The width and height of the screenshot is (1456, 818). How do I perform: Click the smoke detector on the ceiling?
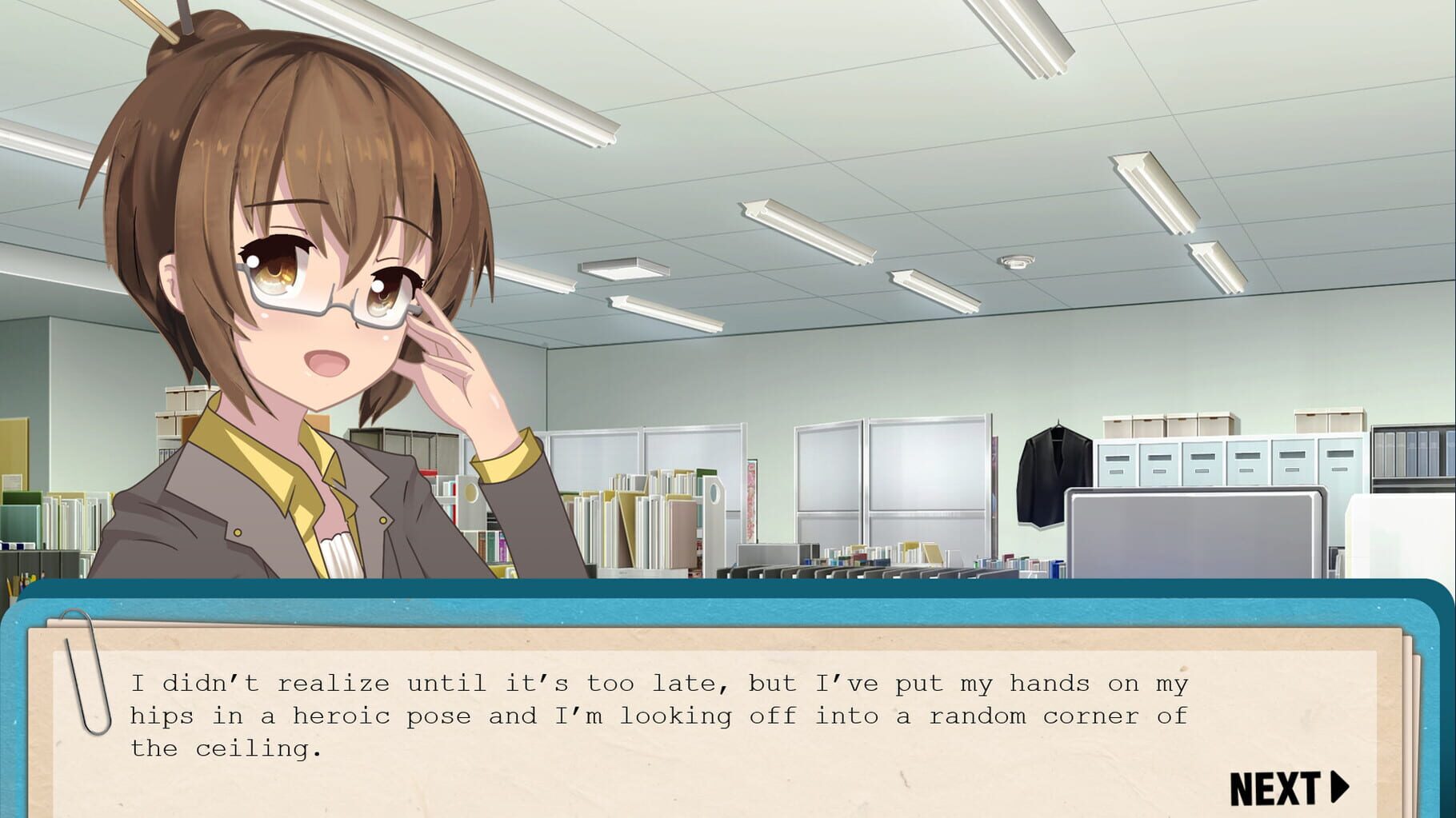point(1018,261)
